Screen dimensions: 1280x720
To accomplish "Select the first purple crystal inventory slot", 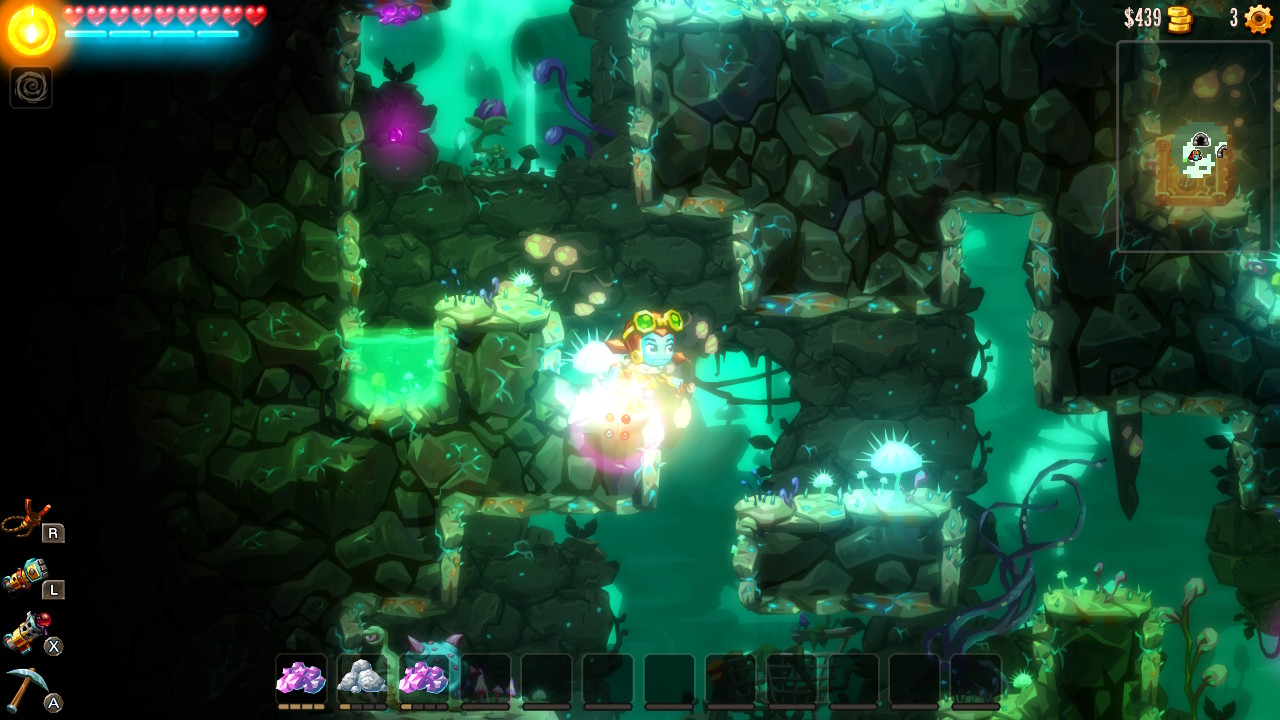I will click(300, 677).
